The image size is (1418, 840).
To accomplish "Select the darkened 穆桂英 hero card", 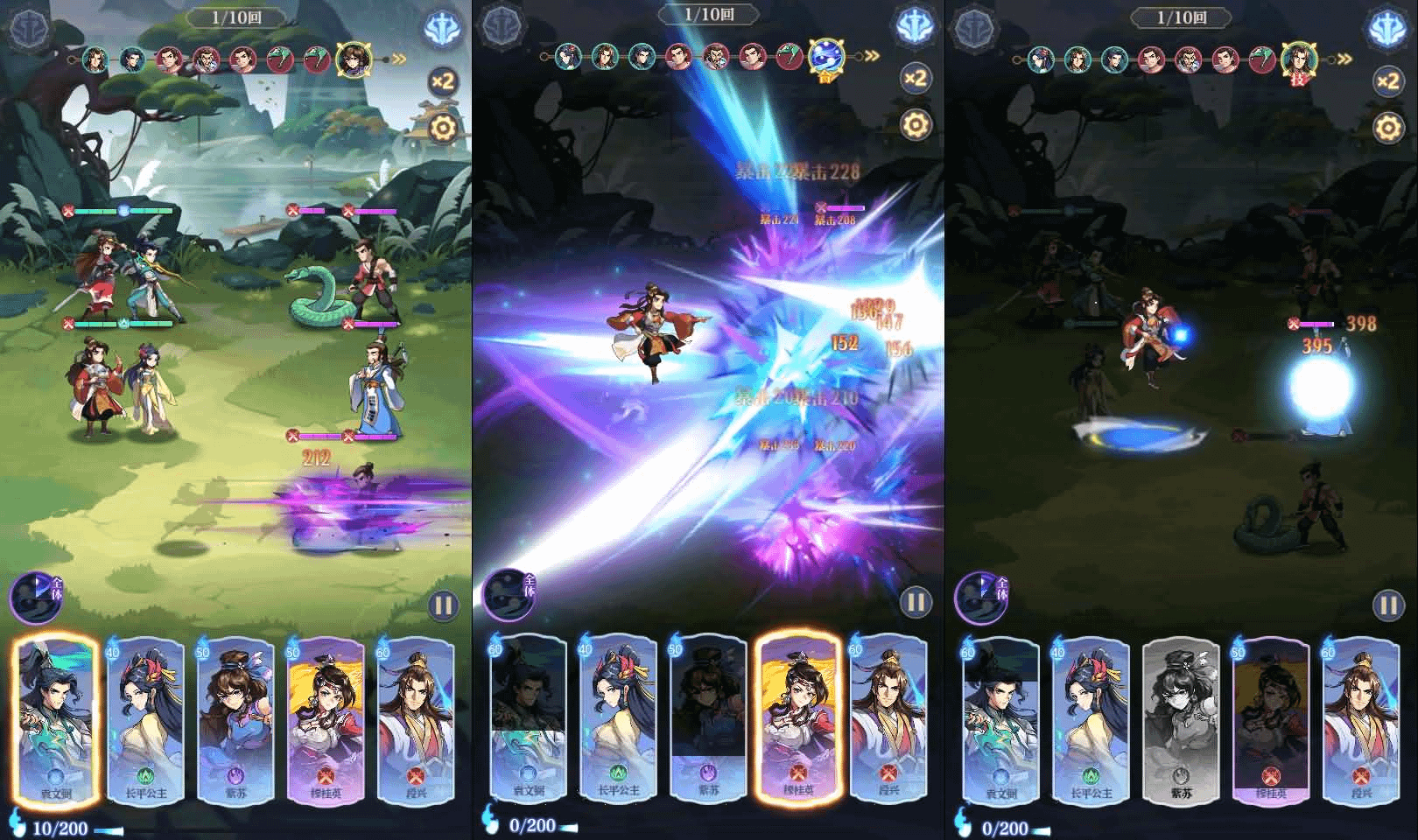I will pos(1270,719).
